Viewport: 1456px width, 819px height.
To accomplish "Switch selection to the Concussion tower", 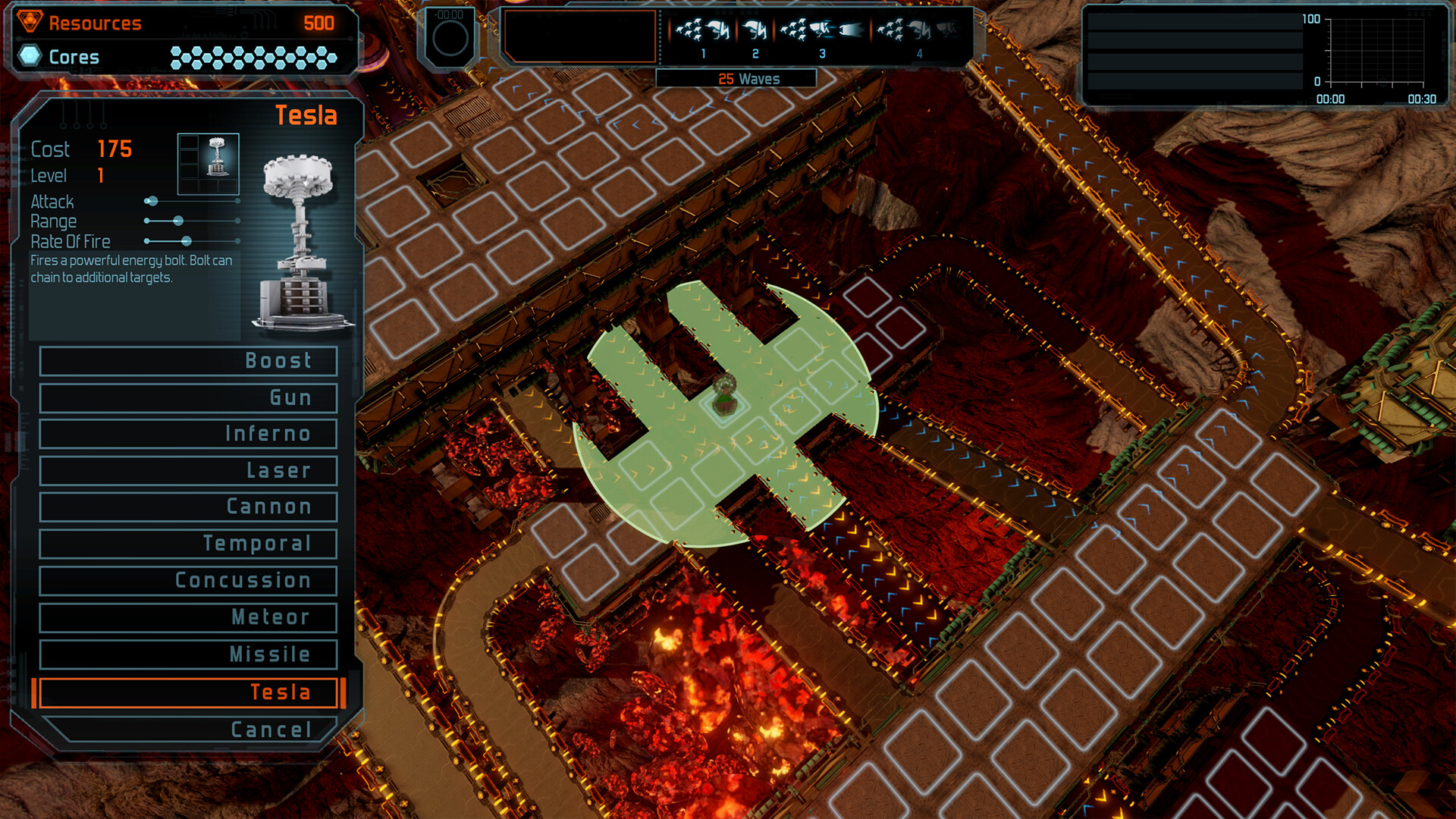I will click(x=187, y=580).
